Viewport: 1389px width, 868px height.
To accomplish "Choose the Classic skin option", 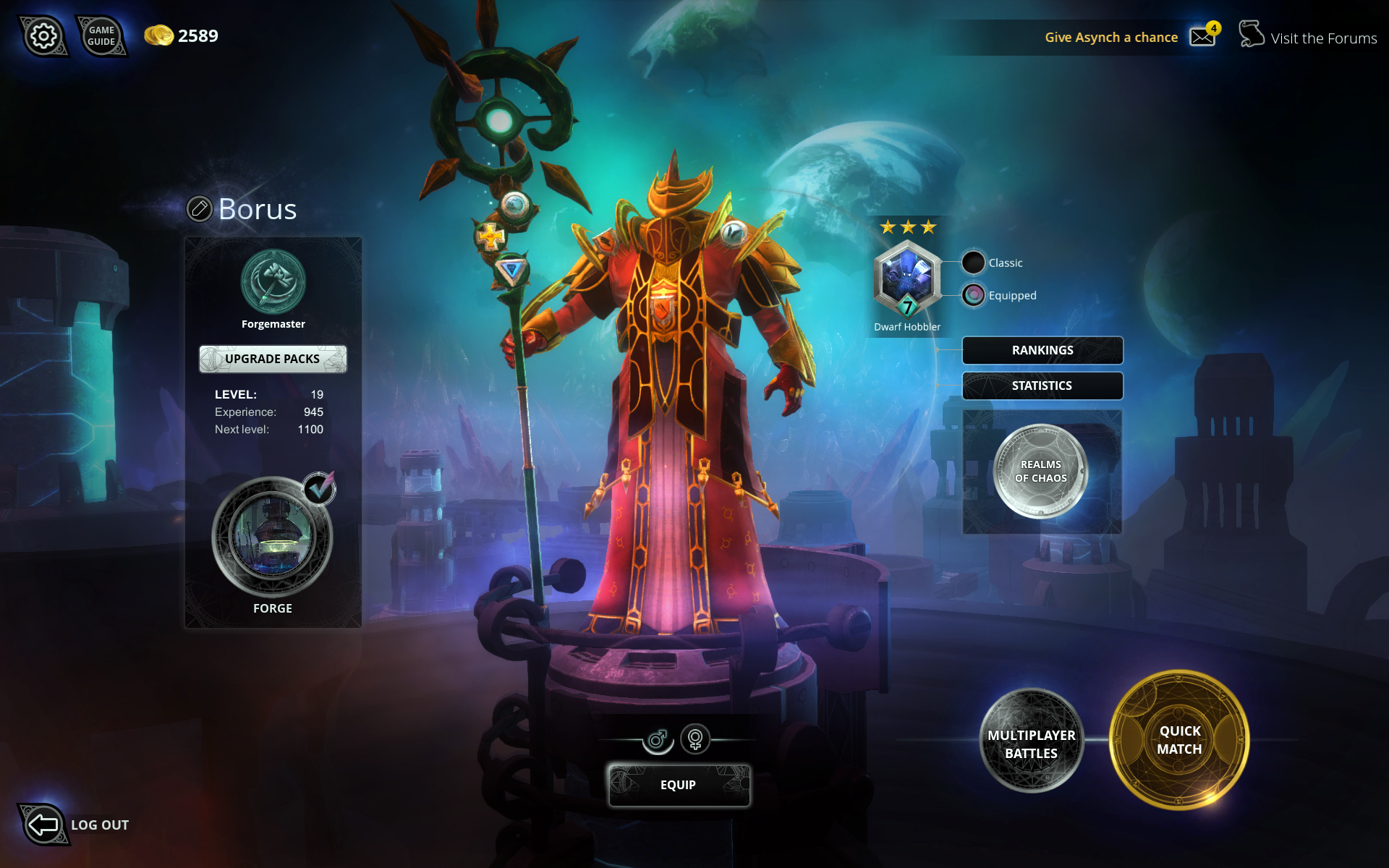I will 974,263.
